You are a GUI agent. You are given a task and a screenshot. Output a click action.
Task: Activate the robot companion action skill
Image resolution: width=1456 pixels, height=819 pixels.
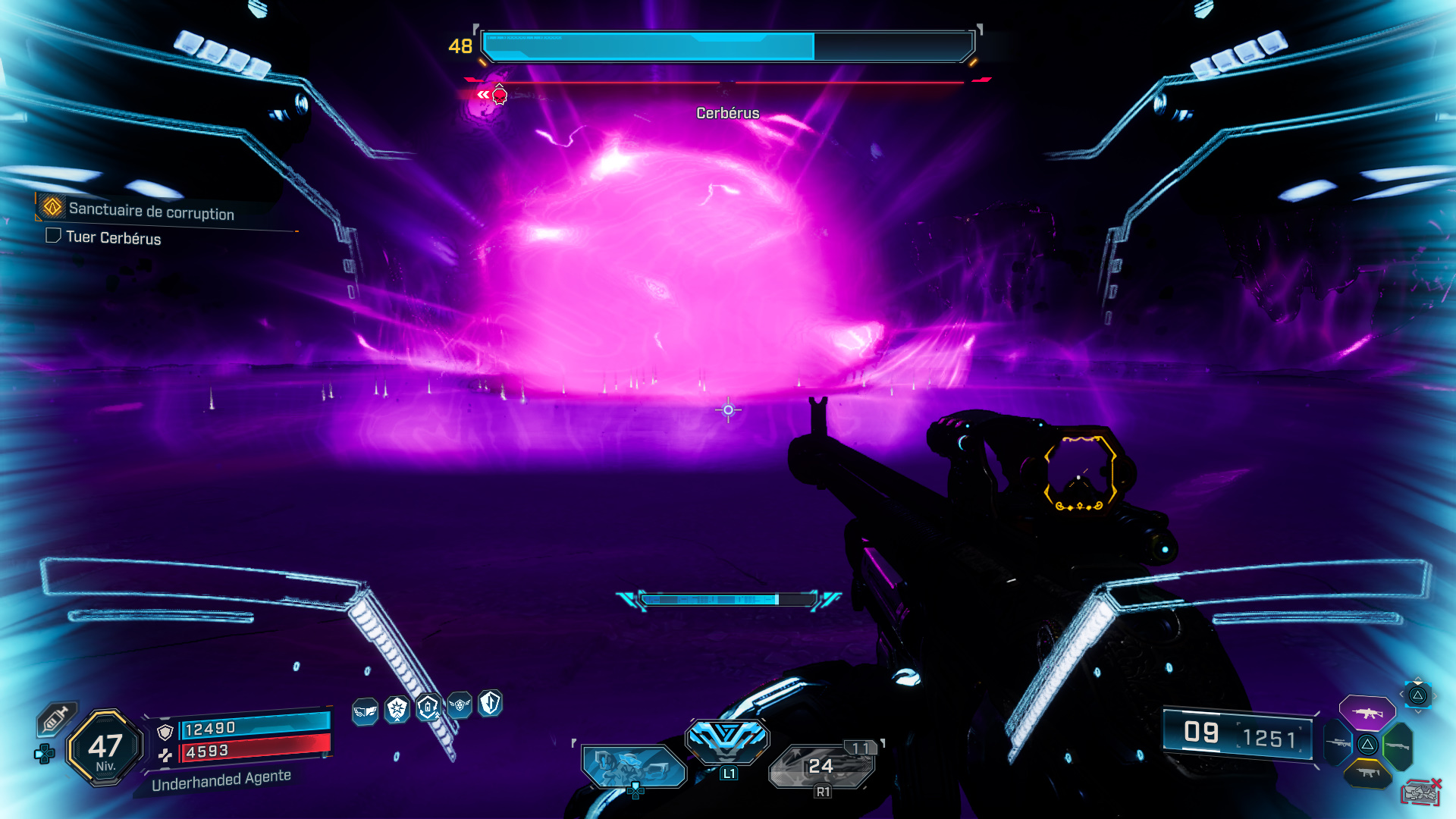[x=633, y=765]
